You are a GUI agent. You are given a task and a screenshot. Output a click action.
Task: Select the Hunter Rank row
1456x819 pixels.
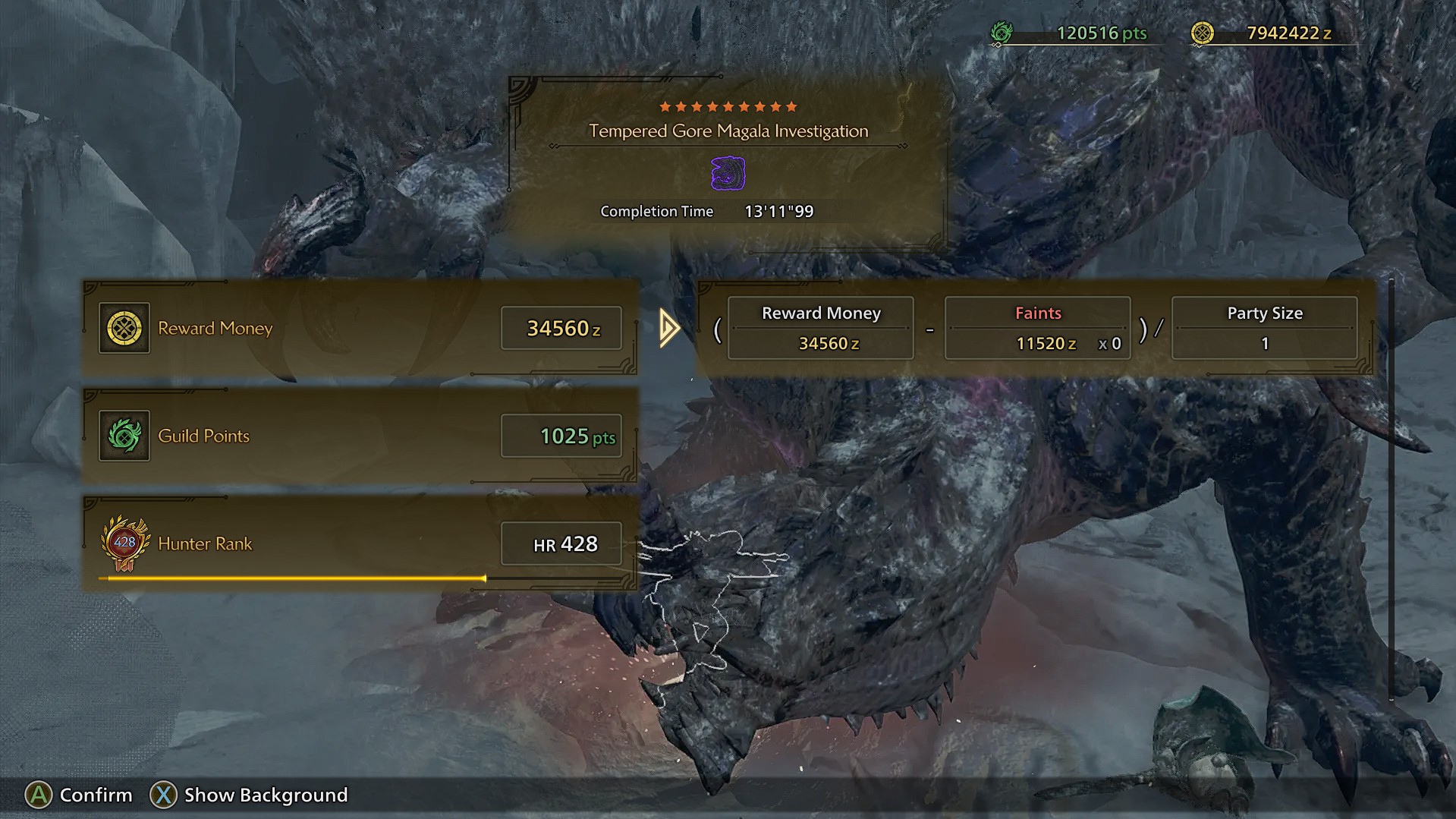pos(360,543)
